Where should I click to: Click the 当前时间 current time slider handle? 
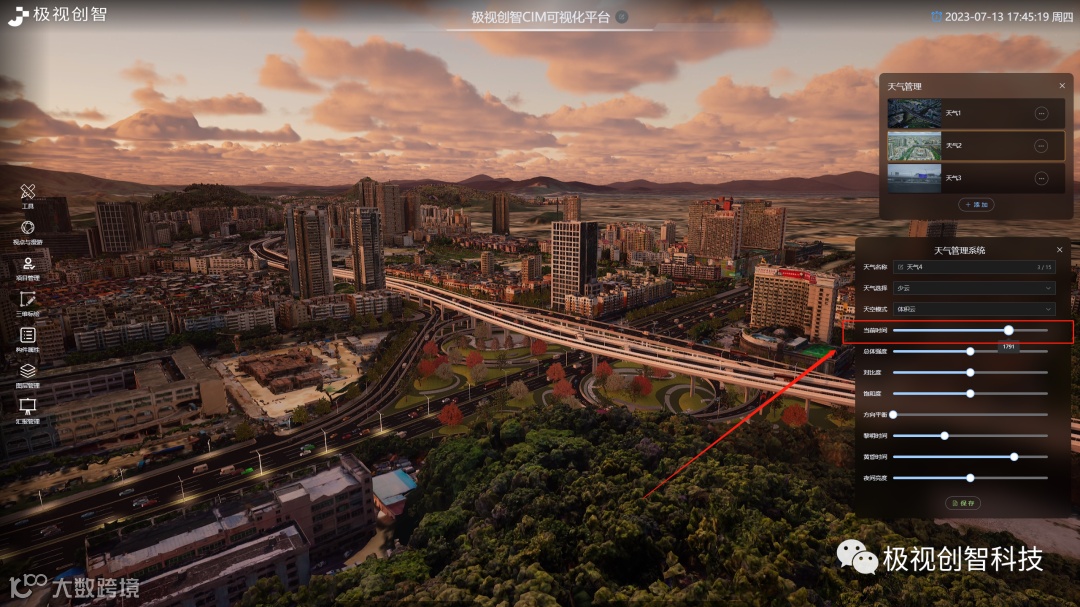(1008, 330)
